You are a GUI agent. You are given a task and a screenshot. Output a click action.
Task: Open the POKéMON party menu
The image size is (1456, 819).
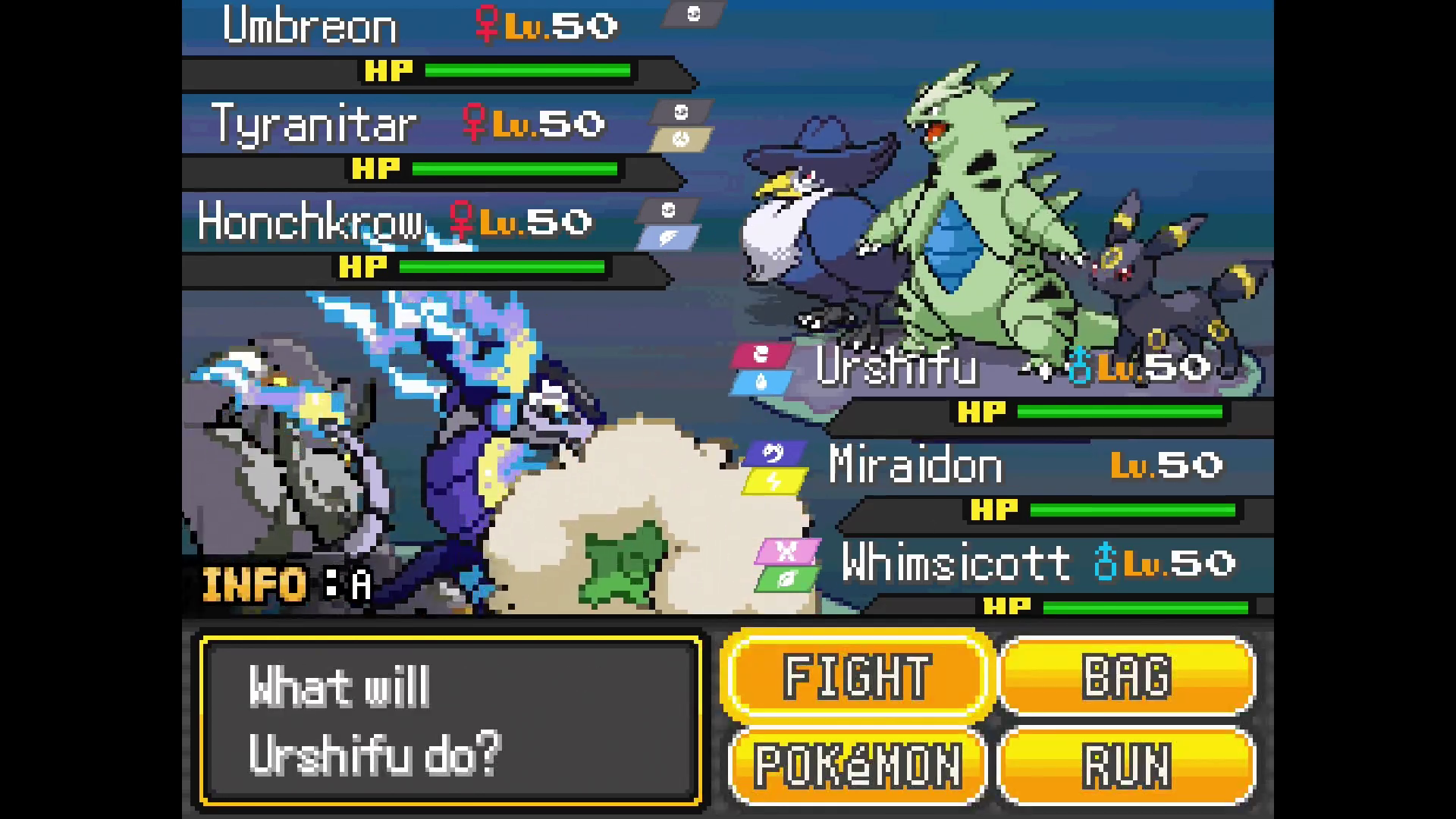857,764
